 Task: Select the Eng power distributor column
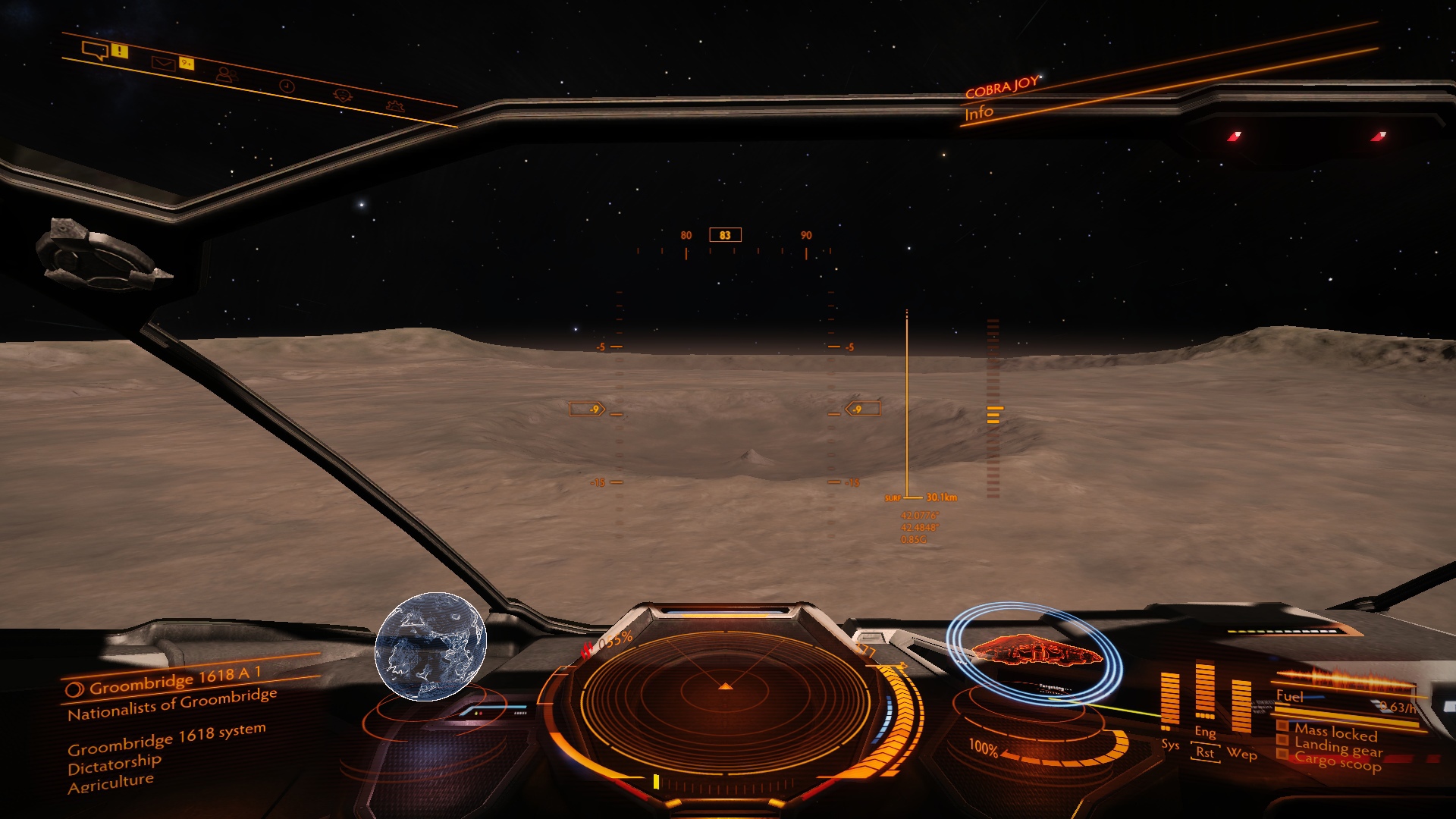1204,690
